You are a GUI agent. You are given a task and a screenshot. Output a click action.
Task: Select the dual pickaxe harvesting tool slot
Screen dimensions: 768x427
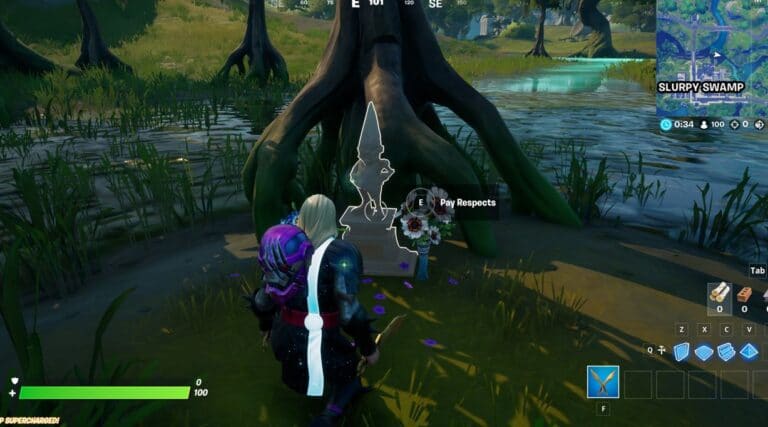point(603,382)
